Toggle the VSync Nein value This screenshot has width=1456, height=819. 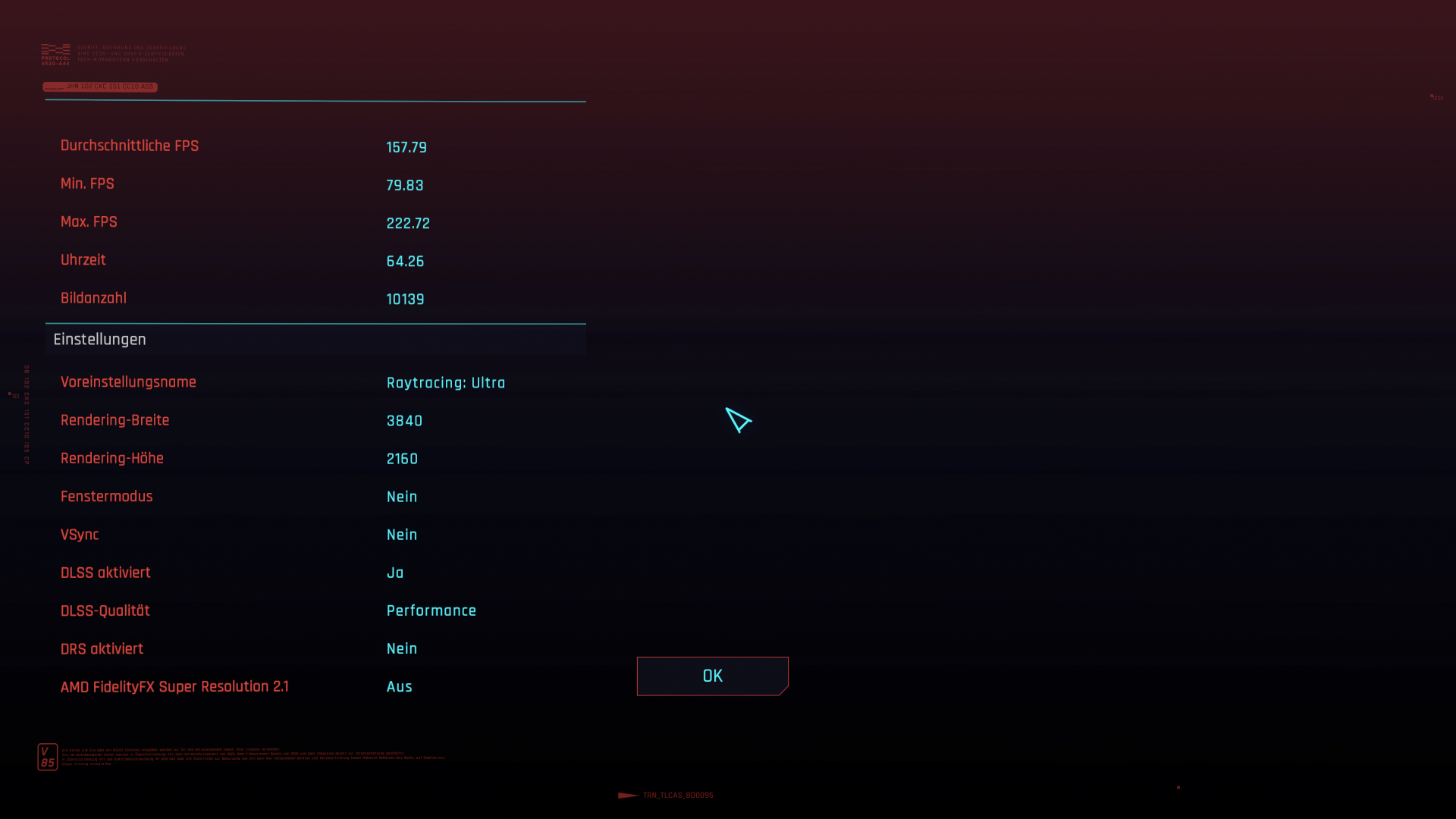coord(402,535)
